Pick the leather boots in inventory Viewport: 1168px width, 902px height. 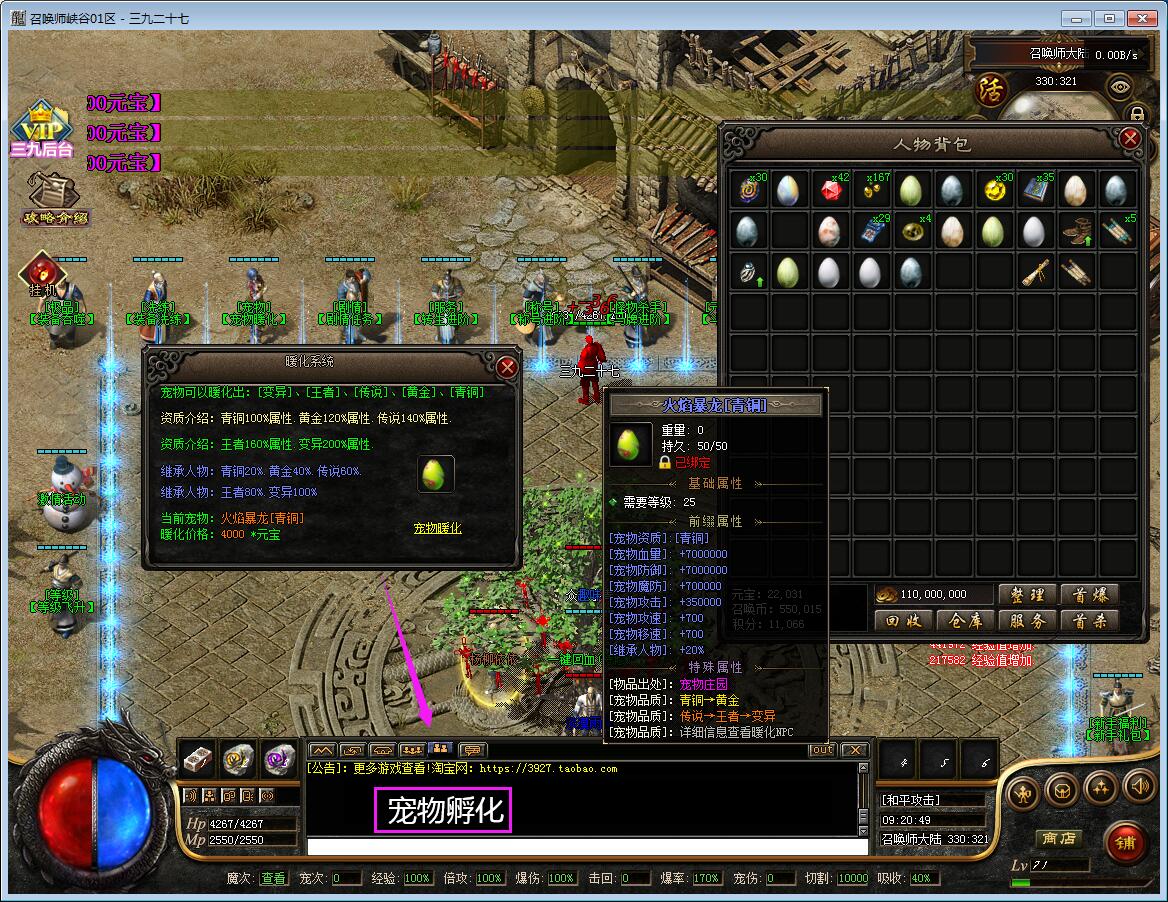[1076, 231]
